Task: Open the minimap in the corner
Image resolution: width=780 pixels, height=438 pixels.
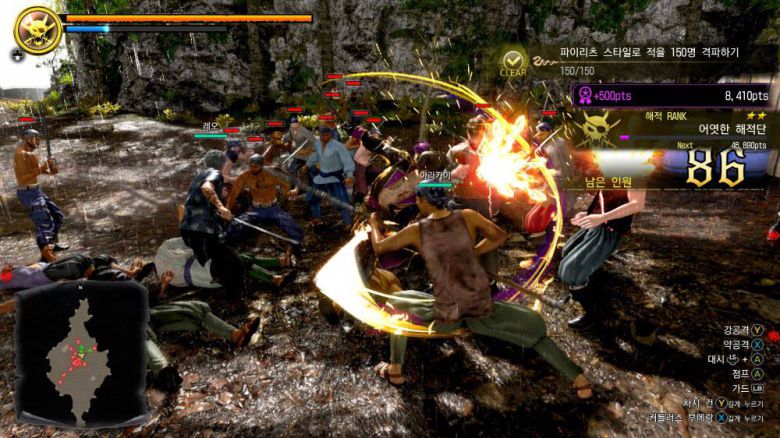Action: (82, 353)
